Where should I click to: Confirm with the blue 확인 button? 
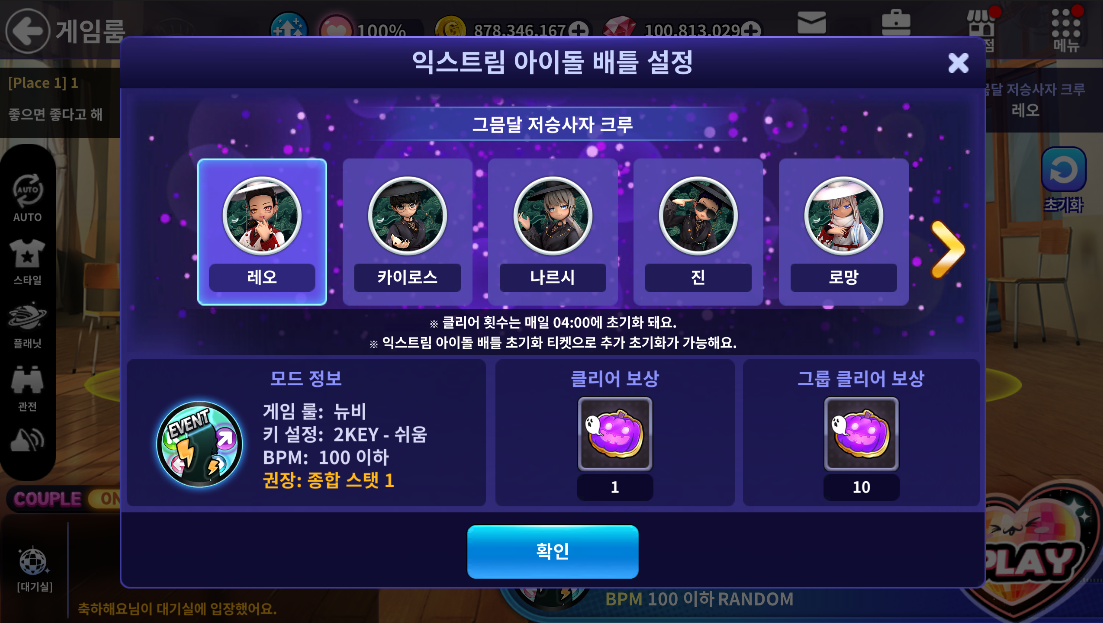tap(552, 551)
